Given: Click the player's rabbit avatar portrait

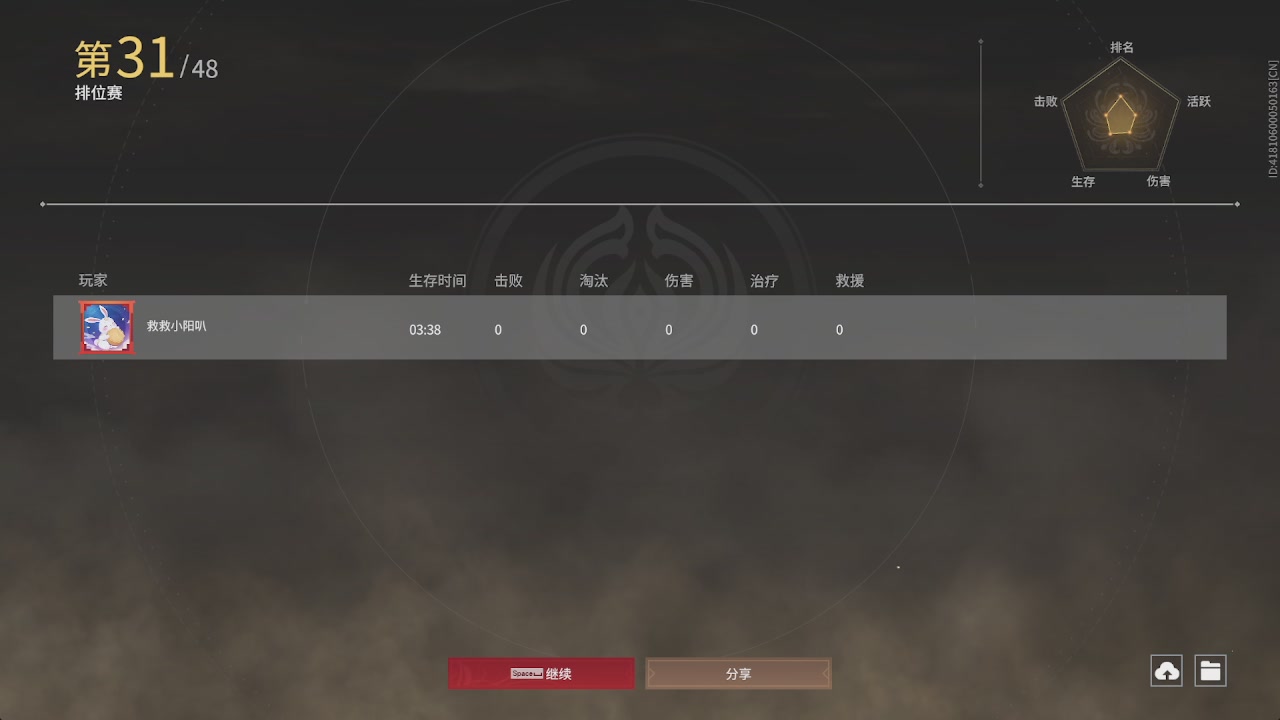Looking at the screenshot, I should point(106,327).
